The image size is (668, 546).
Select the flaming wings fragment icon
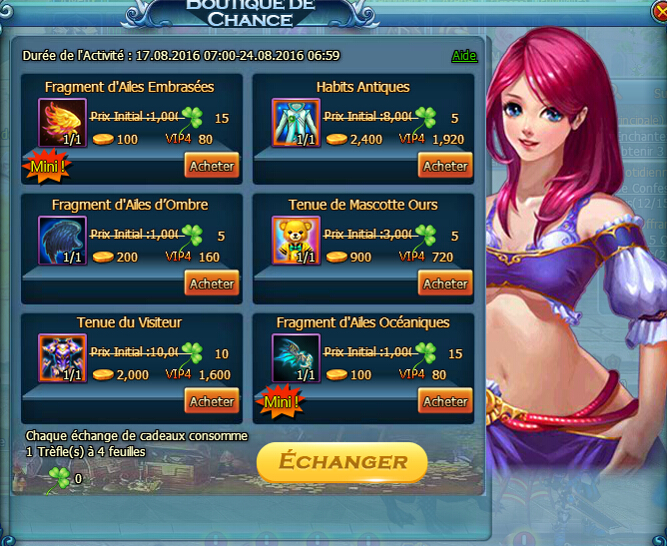pyautogui.click(x=62, y=123)
